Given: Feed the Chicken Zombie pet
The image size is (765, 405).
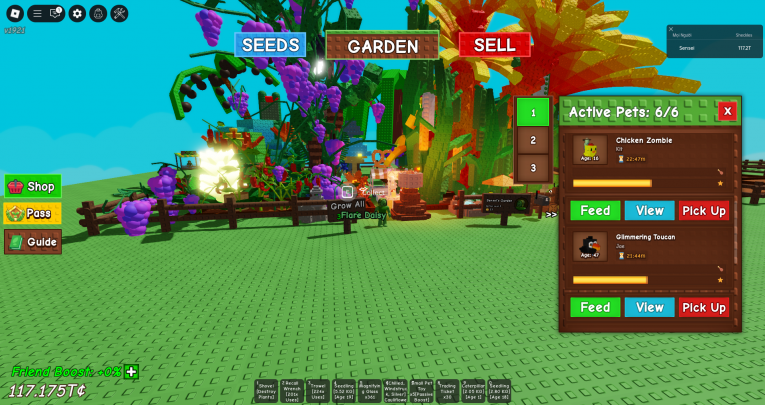Looking at the screenshot, I should click(x=595, y=210).
